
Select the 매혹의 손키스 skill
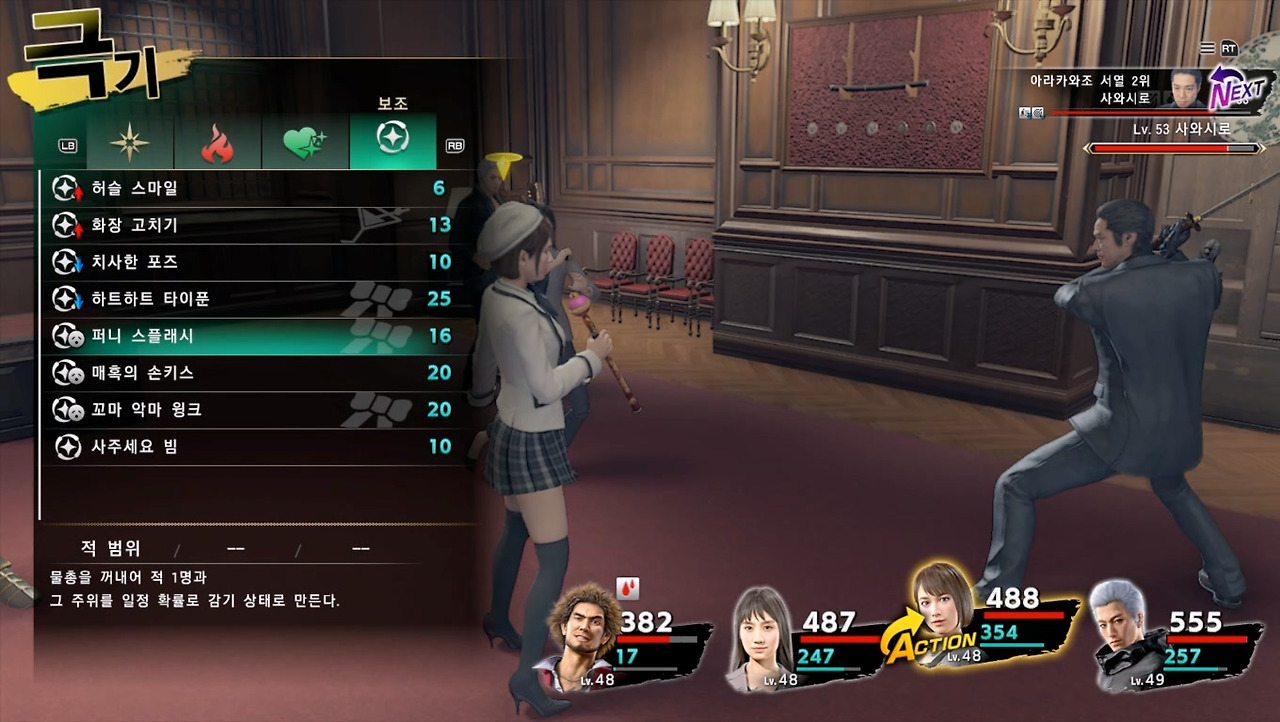[x=250, y=373]
